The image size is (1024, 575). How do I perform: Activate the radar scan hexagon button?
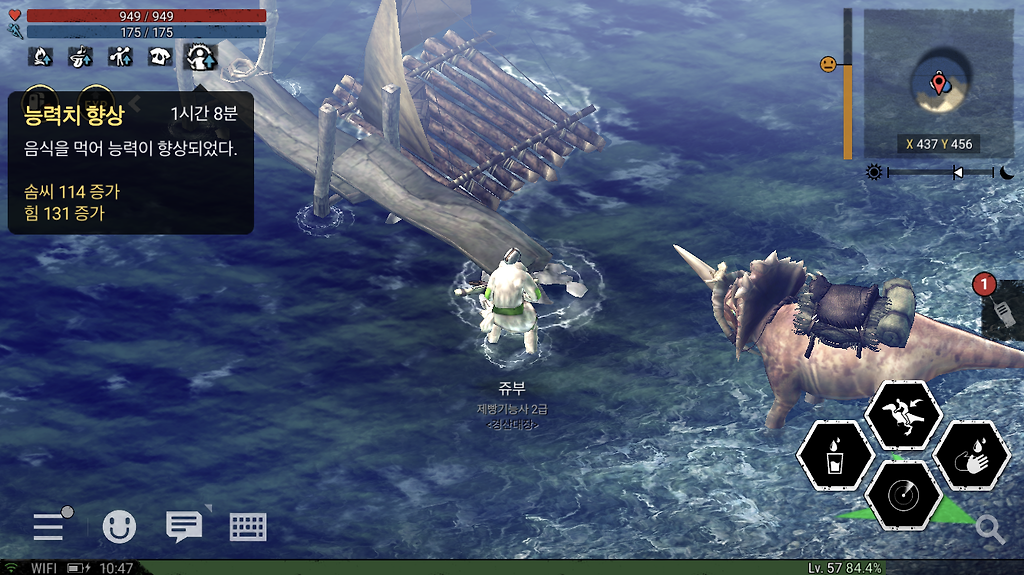903,496
